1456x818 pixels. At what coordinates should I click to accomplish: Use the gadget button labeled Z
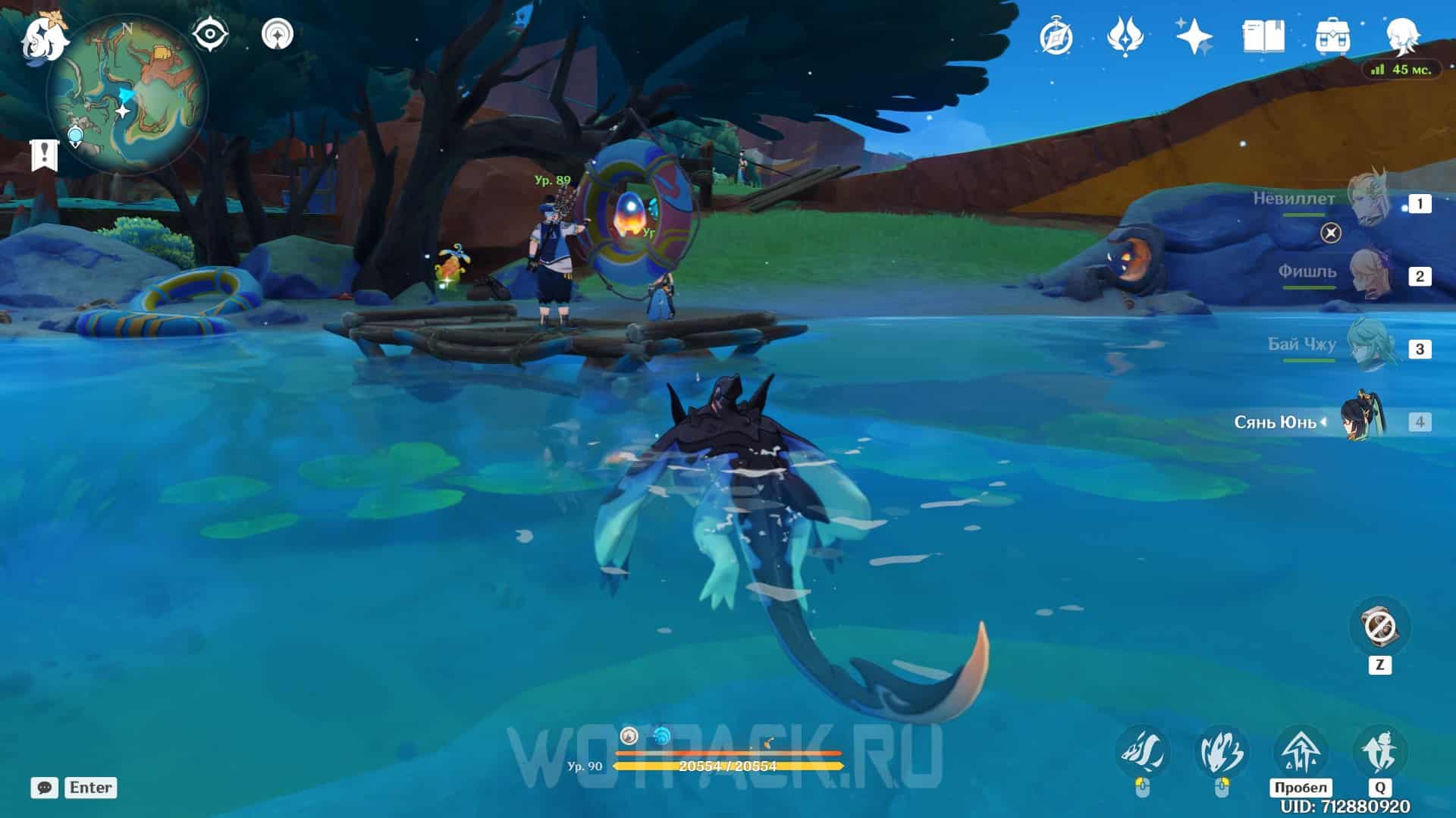(1379, 628)
